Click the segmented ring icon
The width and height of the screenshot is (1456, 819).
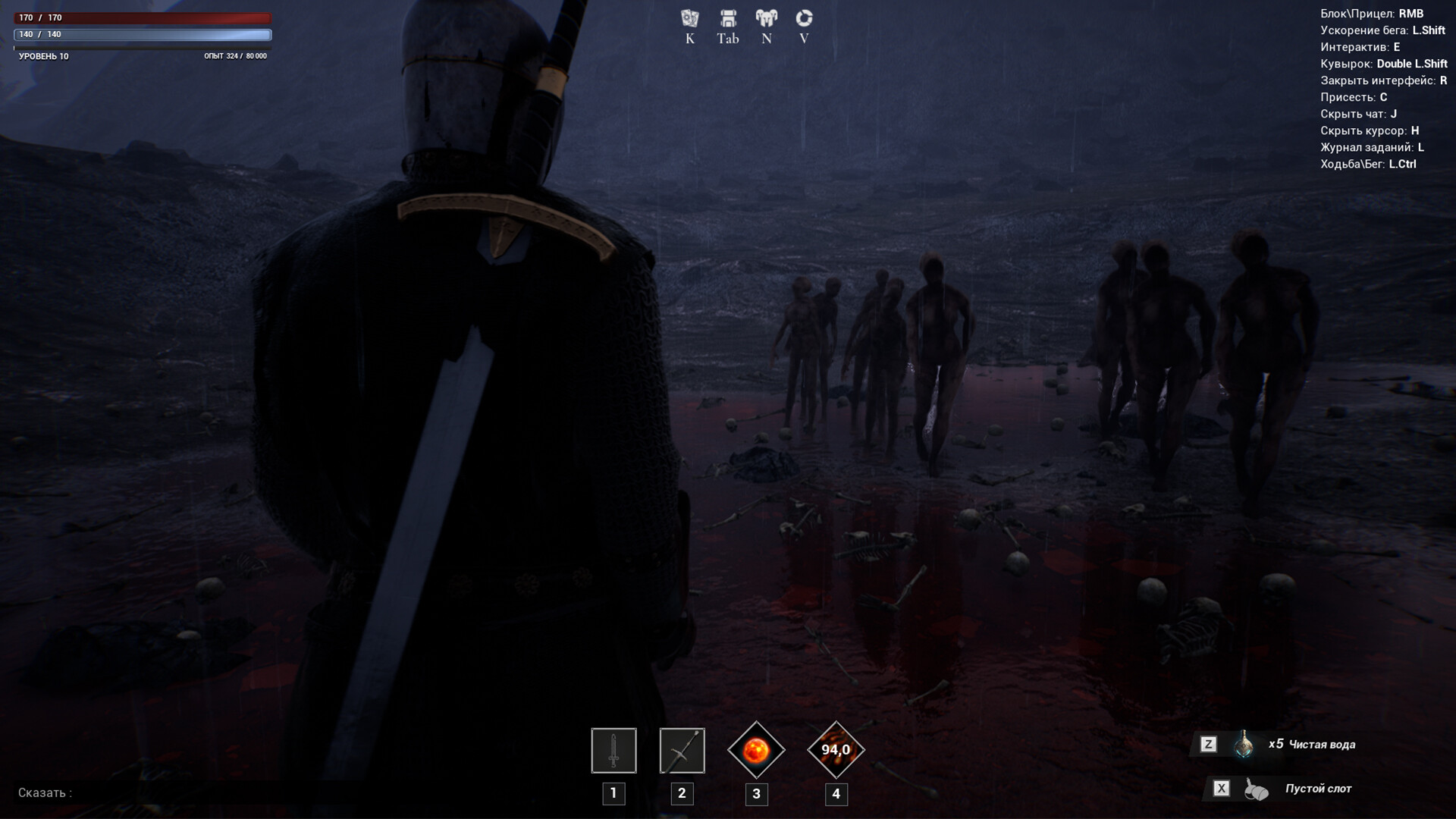(x=804, y=18)
